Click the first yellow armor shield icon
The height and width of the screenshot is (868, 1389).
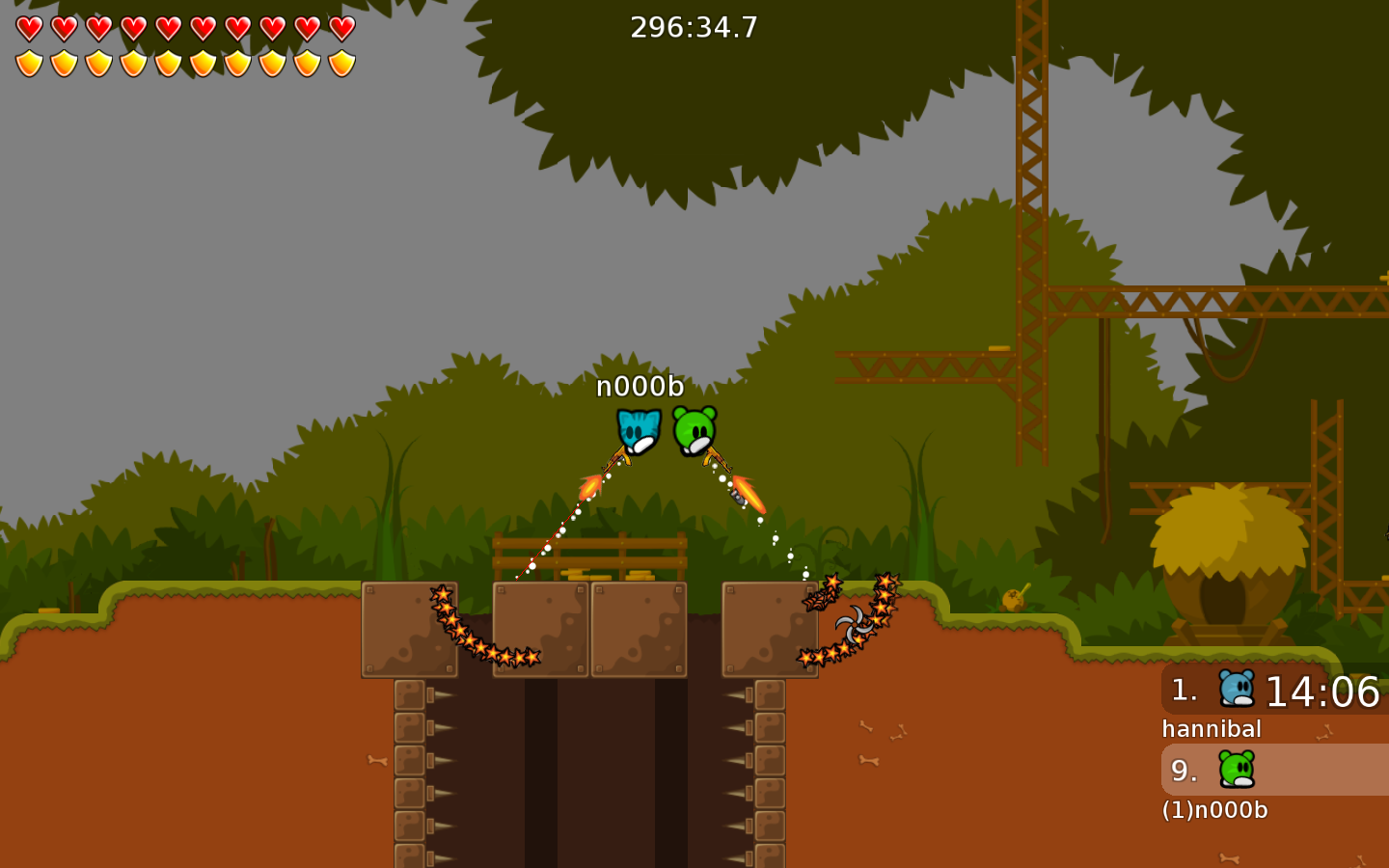point(29,62)
